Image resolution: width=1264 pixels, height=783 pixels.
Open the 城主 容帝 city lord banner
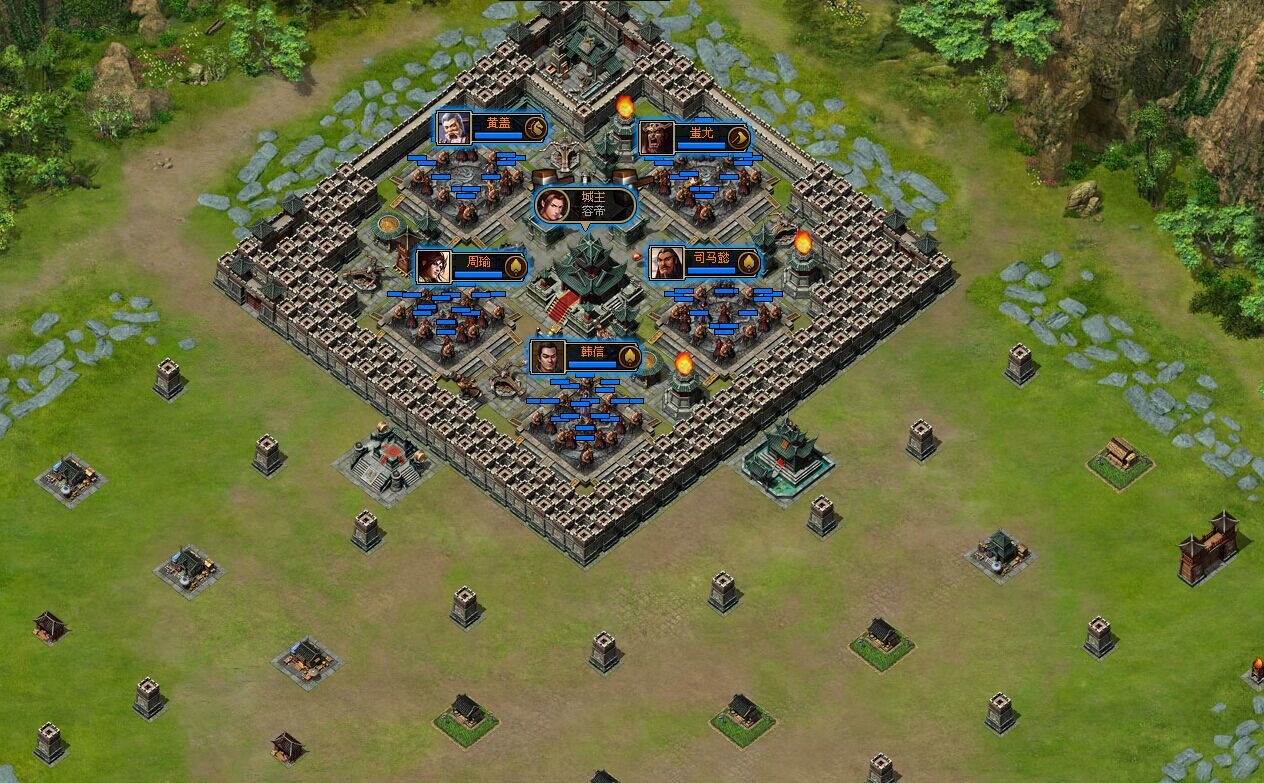585,205
